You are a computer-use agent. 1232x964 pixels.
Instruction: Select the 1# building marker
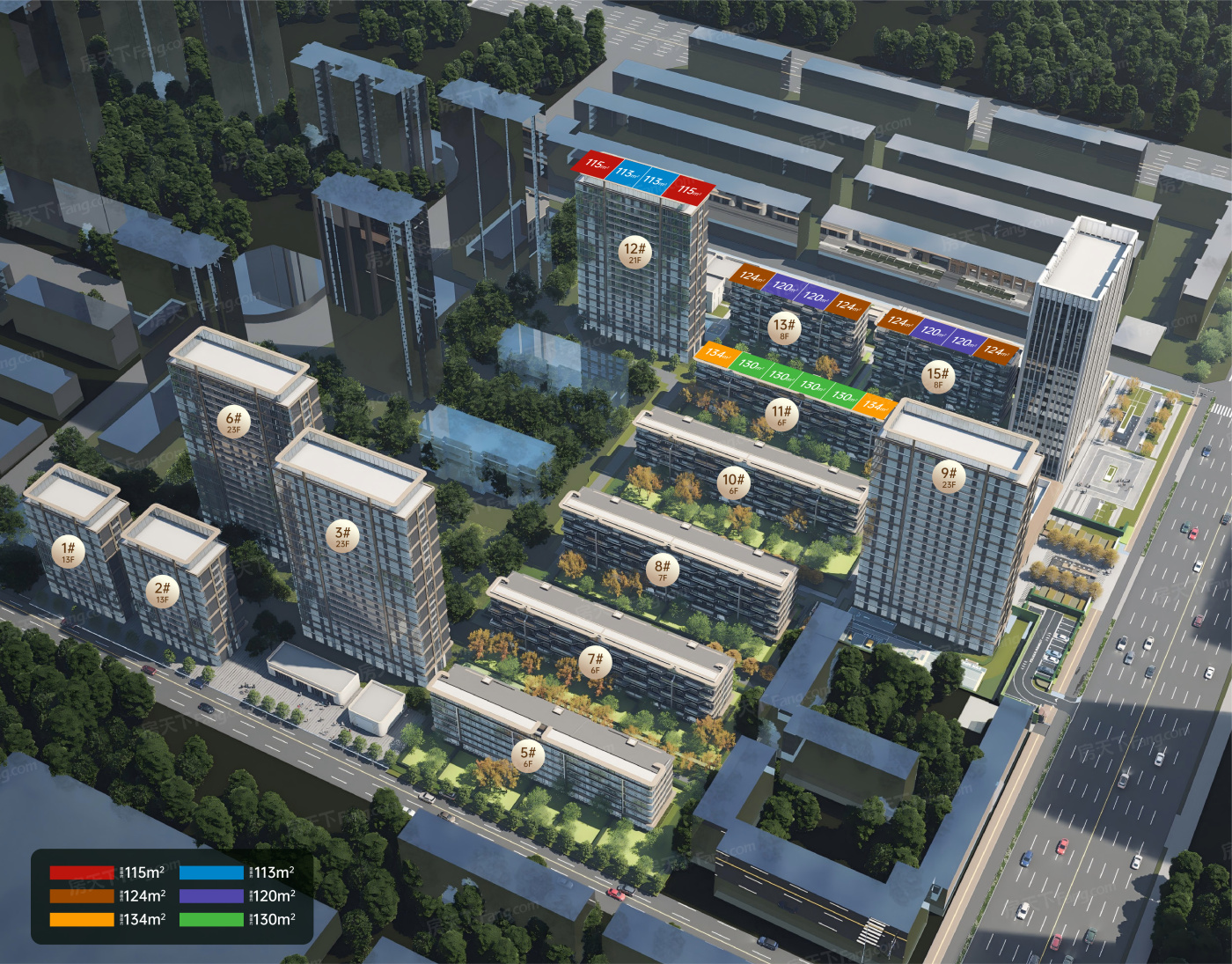click(69, 552)
